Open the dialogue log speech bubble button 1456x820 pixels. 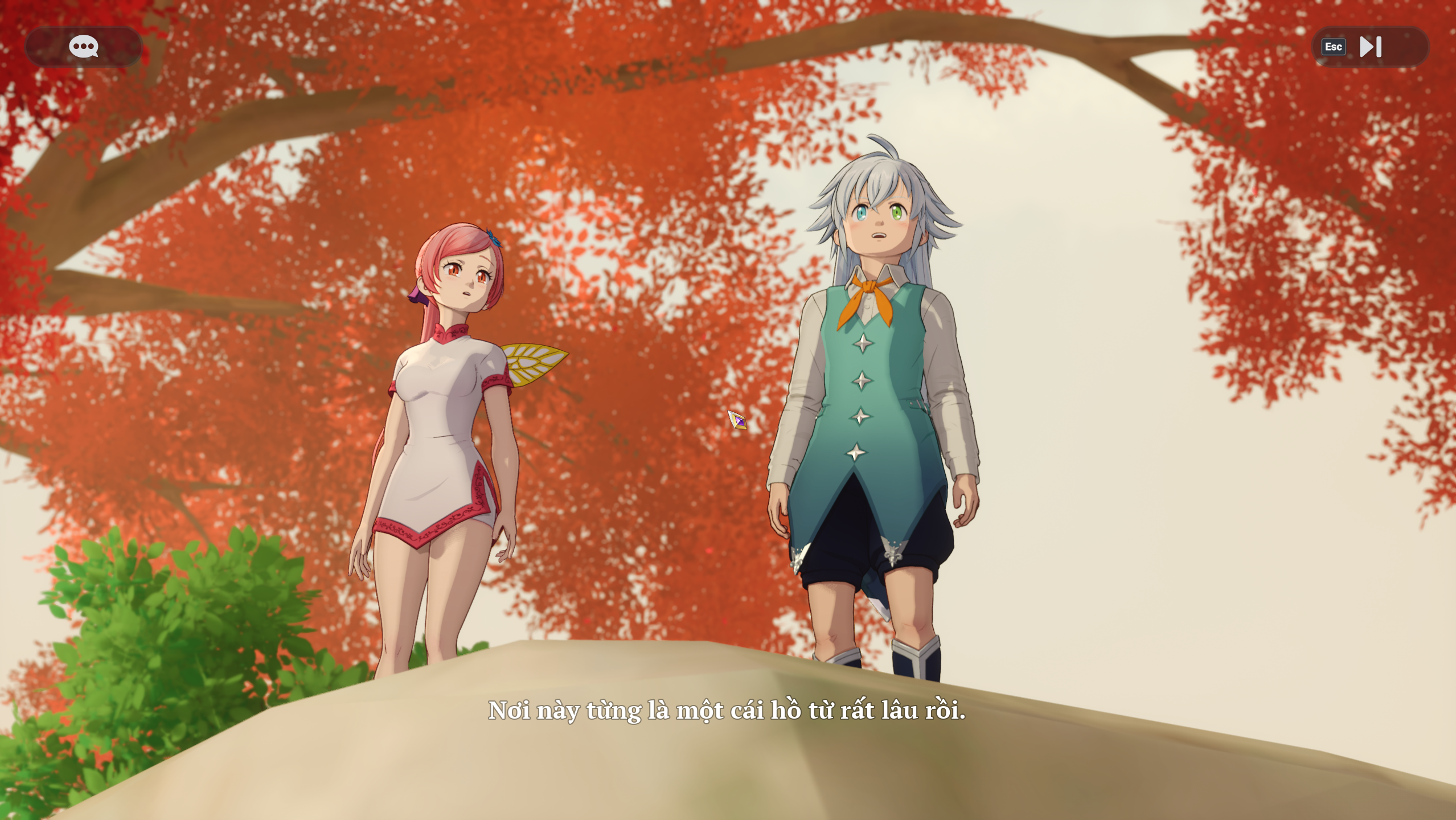click(x=83, y=46)
